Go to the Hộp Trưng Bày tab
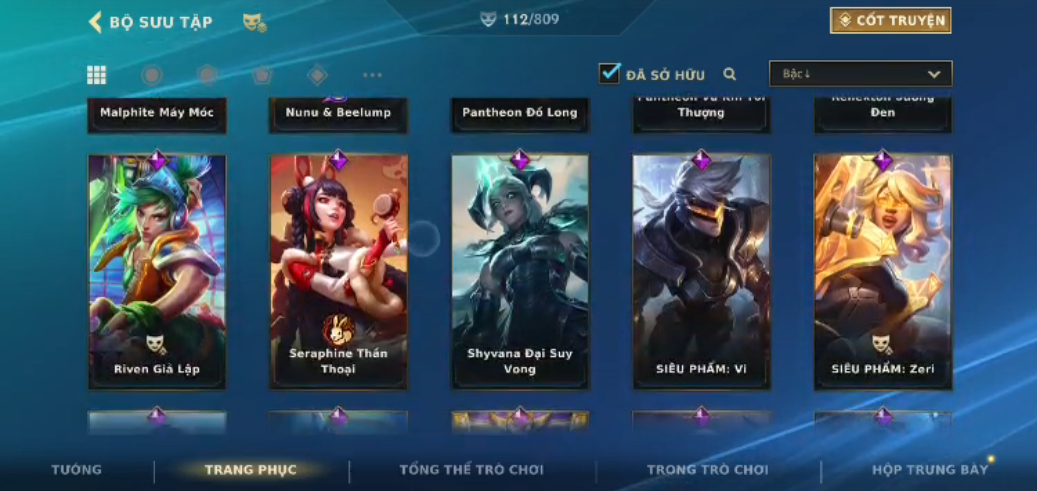The width and height of the screenshot is (1037, 491). point(929,470)
